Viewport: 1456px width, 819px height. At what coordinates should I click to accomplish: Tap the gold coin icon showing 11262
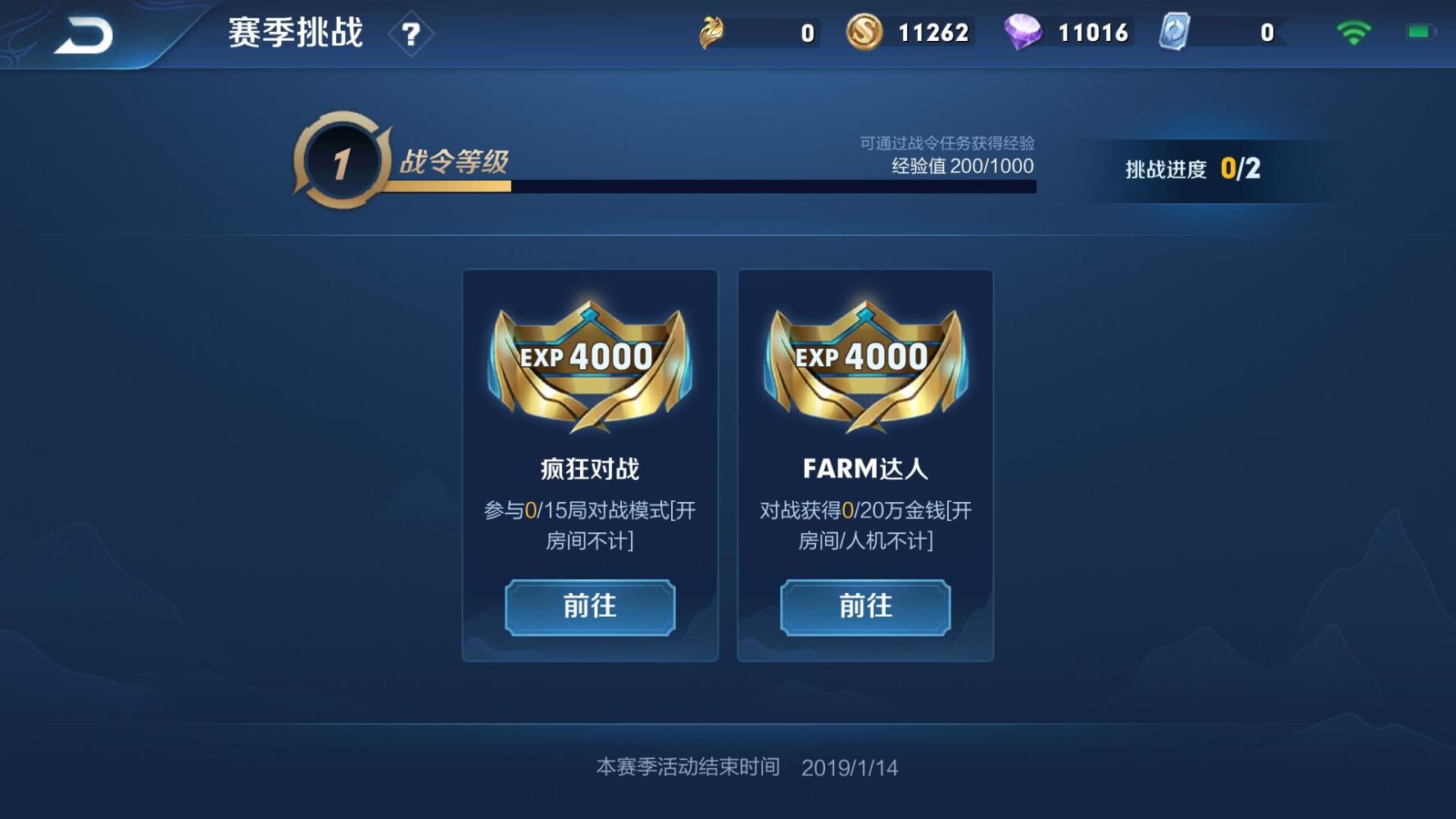pos(865,31)
